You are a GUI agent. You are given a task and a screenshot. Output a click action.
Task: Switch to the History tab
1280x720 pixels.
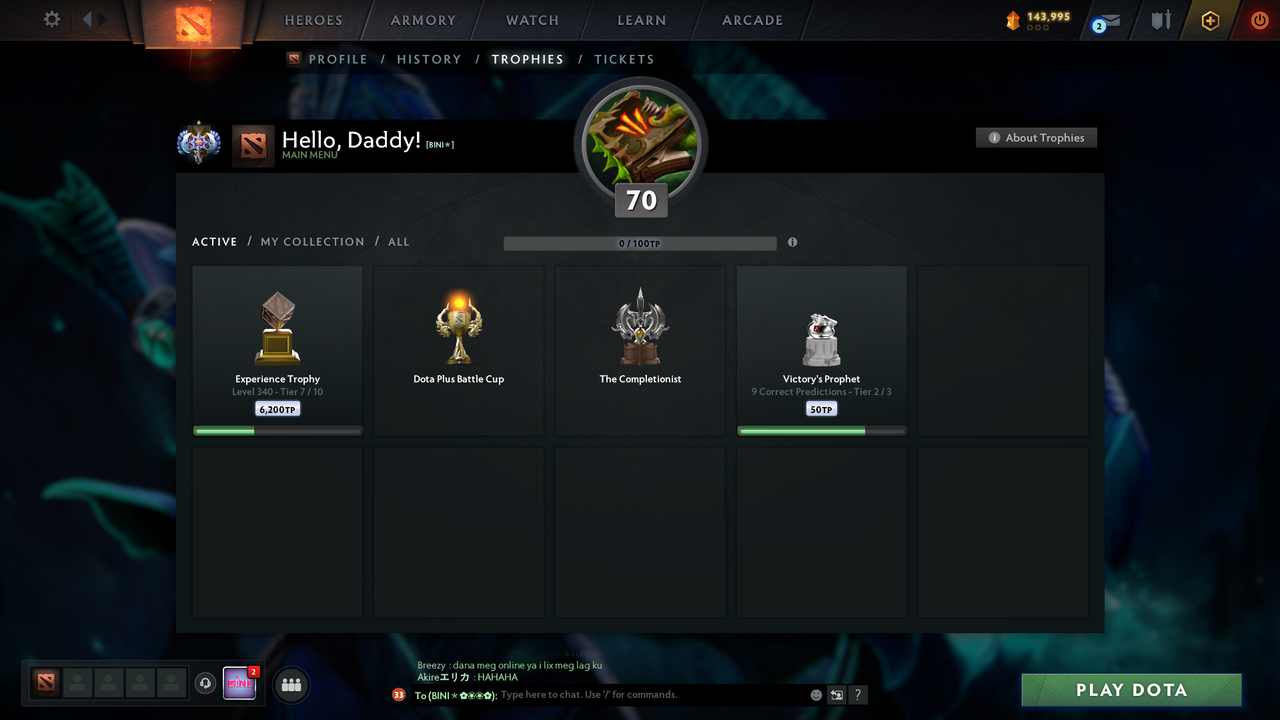[x=429, y=59]
